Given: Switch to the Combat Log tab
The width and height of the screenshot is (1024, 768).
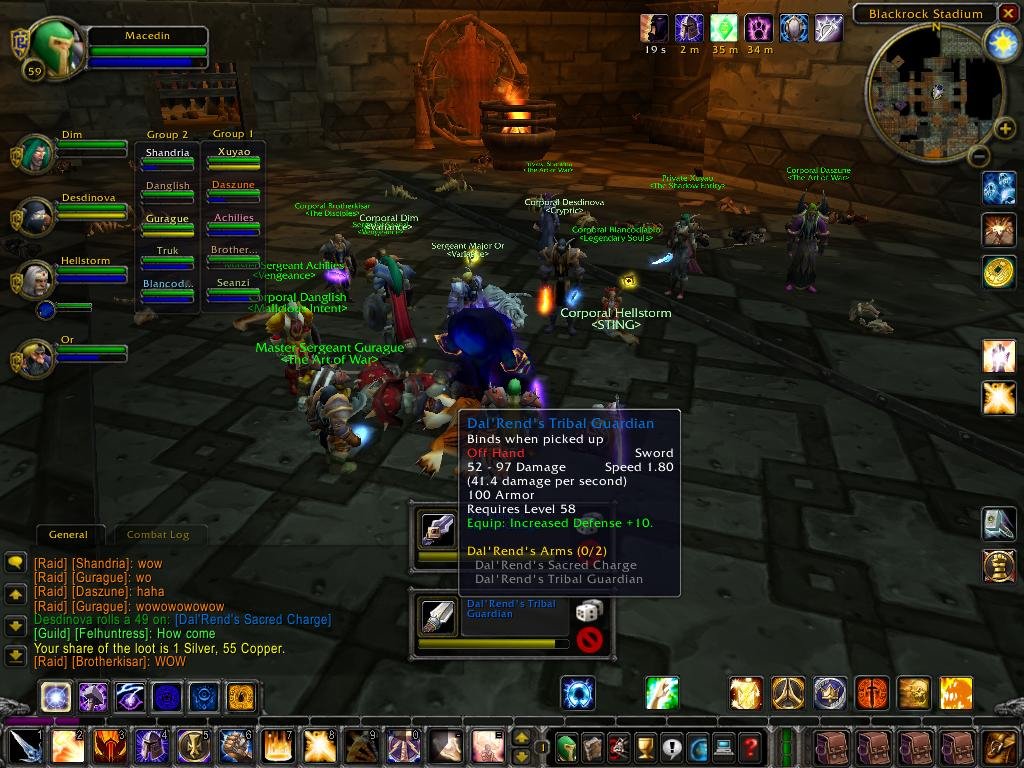Looking at the screenshot, I should (158, 535).
